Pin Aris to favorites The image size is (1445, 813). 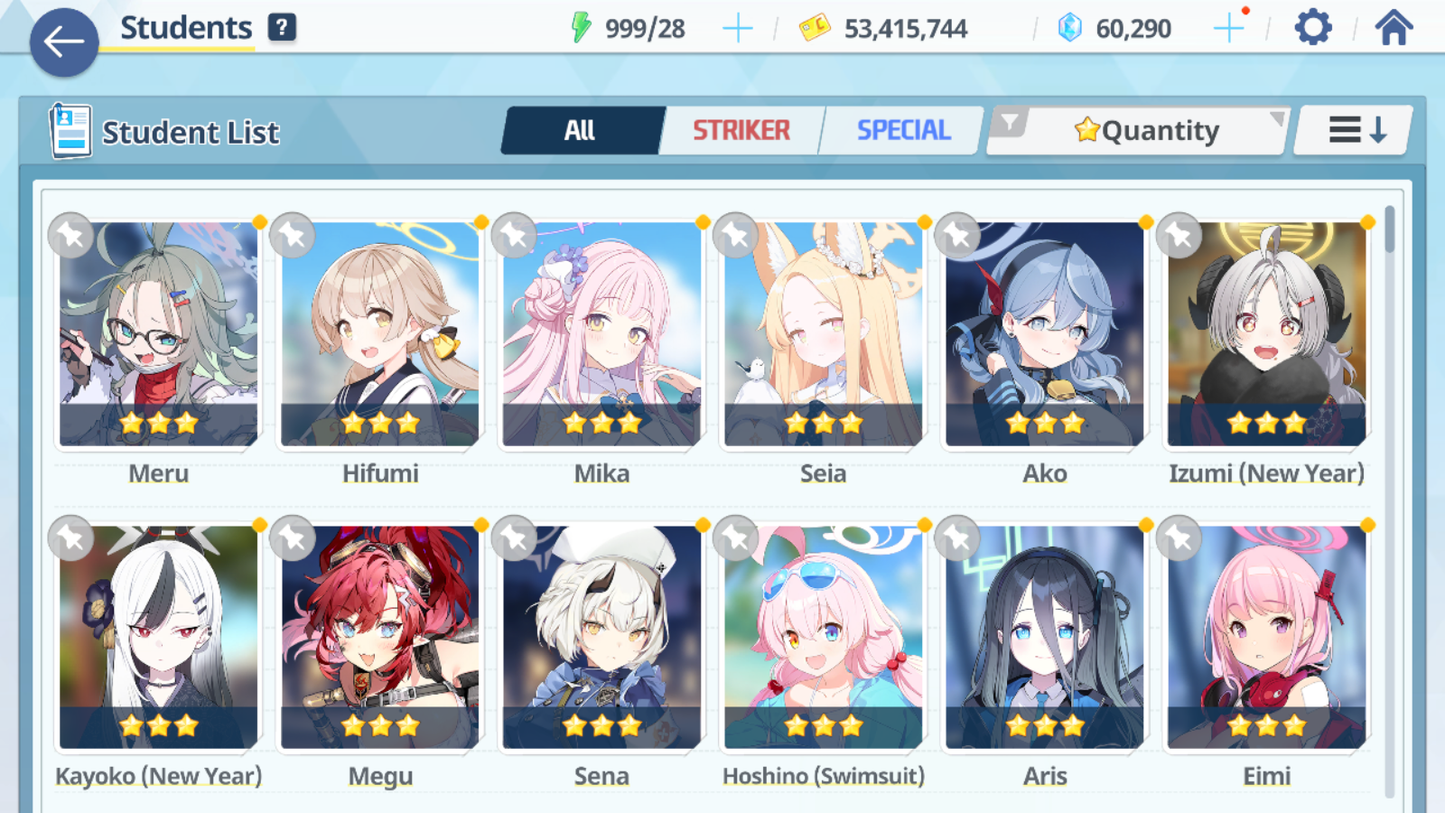coord(957,538)
